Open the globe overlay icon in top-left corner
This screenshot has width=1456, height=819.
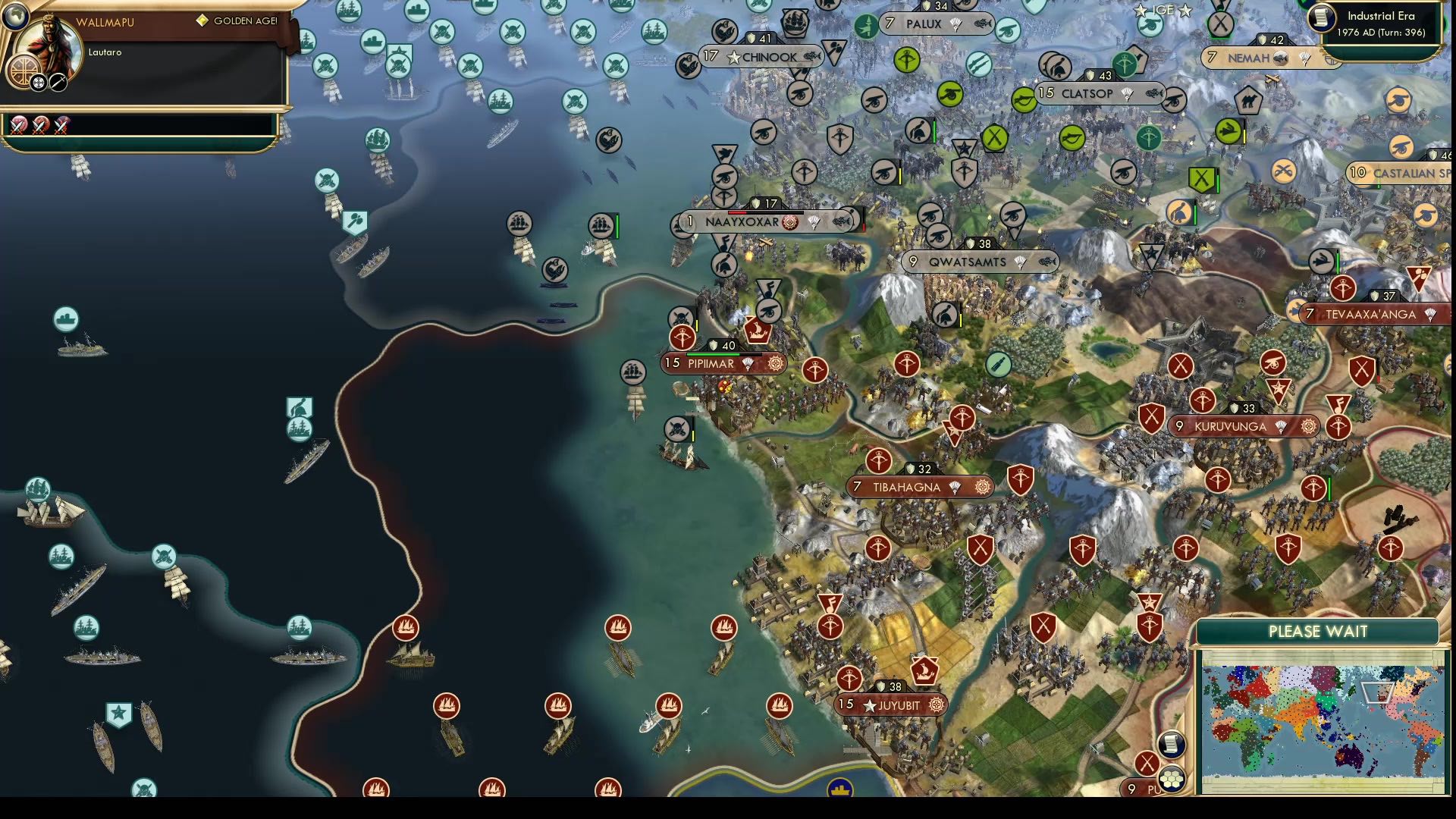pos(16,18)
